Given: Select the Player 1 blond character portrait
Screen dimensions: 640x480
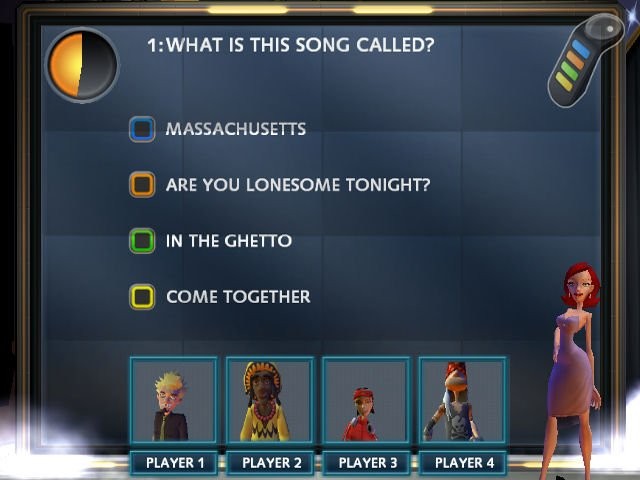Looking at the screenshot, I should point(173,401).
